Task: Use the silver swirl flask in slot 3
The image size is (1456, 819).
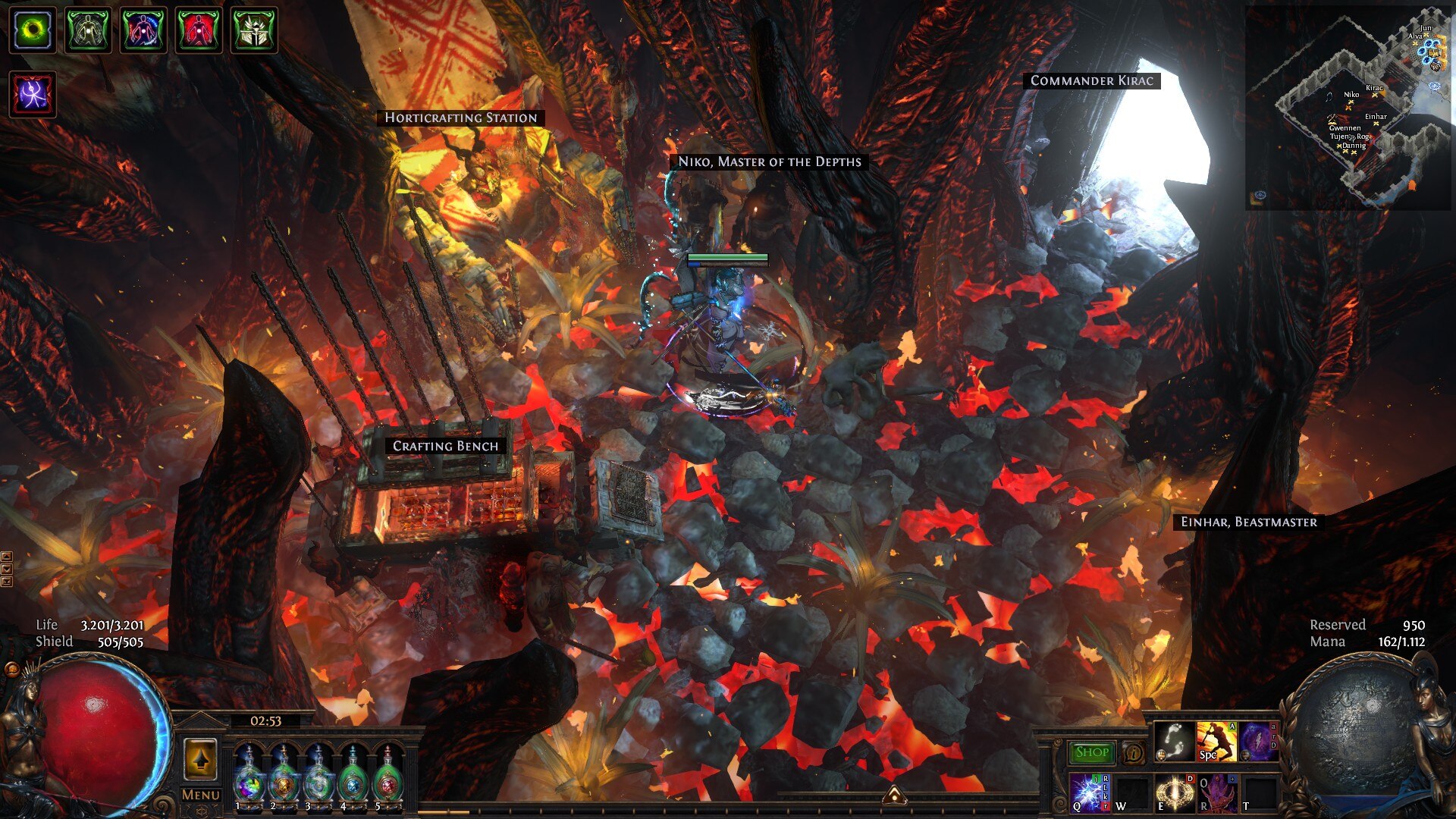Action: point(318,773)
